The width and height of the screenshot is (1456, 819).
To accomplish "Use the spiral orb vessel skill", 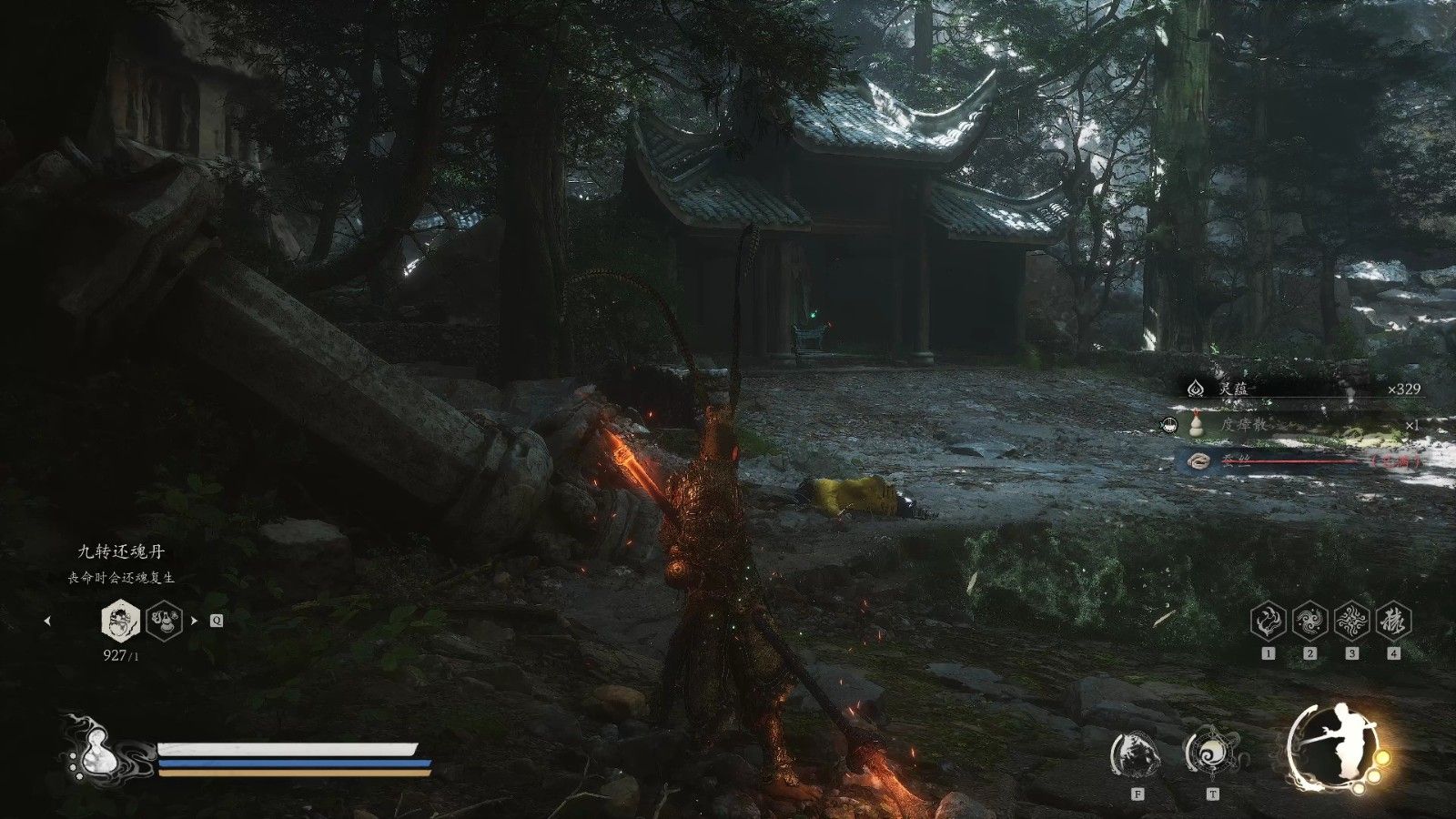I will (x=1210, y=752).
